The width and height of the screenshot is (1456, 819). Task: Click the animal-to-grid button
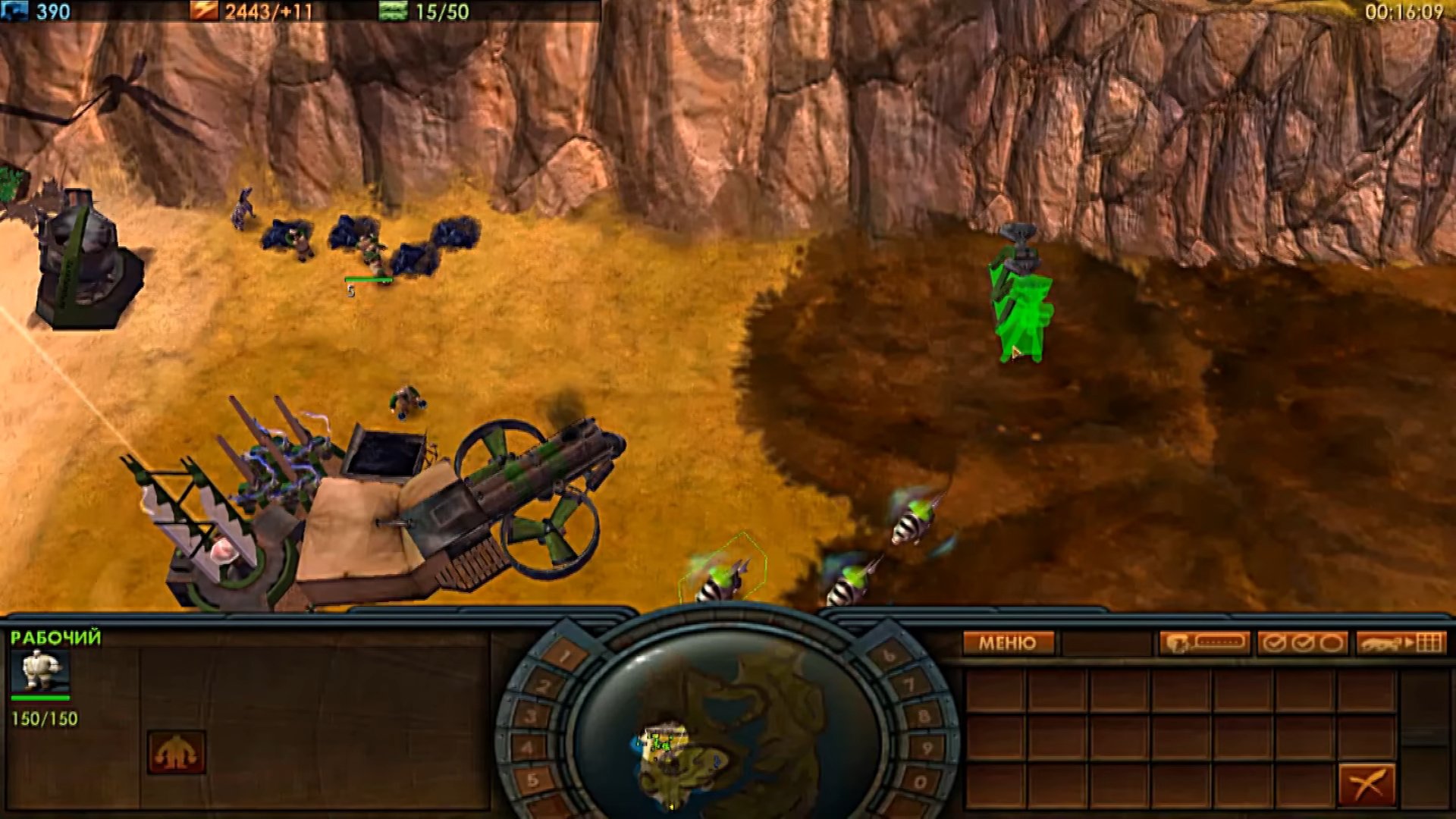click(1401, 644)
